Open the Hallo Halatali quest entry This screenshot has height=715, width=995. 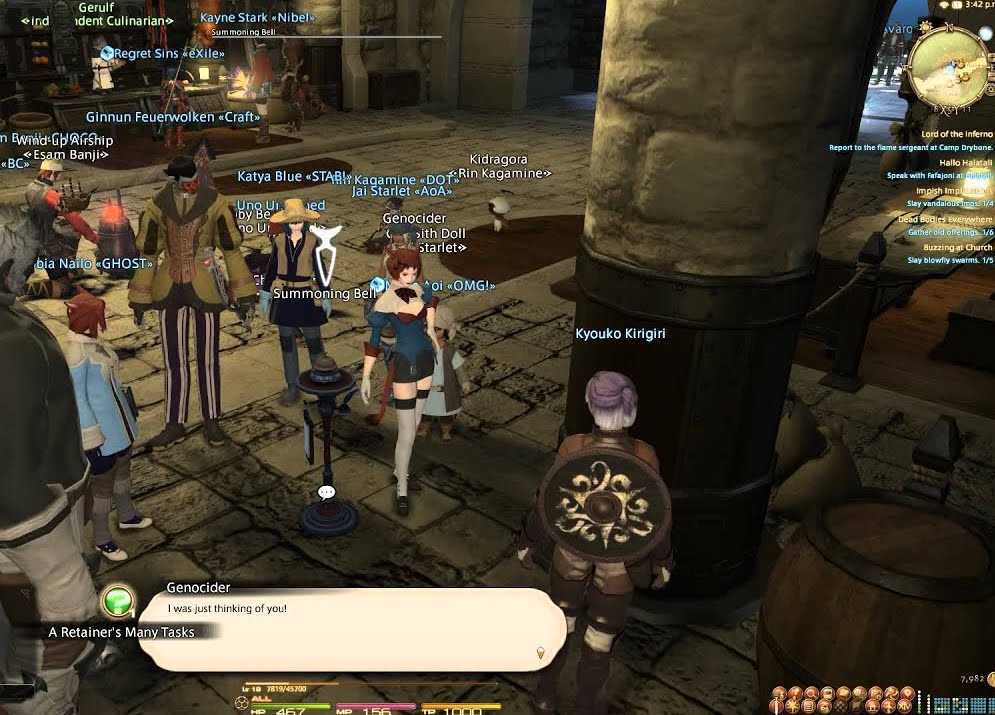(x=965, y=162)
